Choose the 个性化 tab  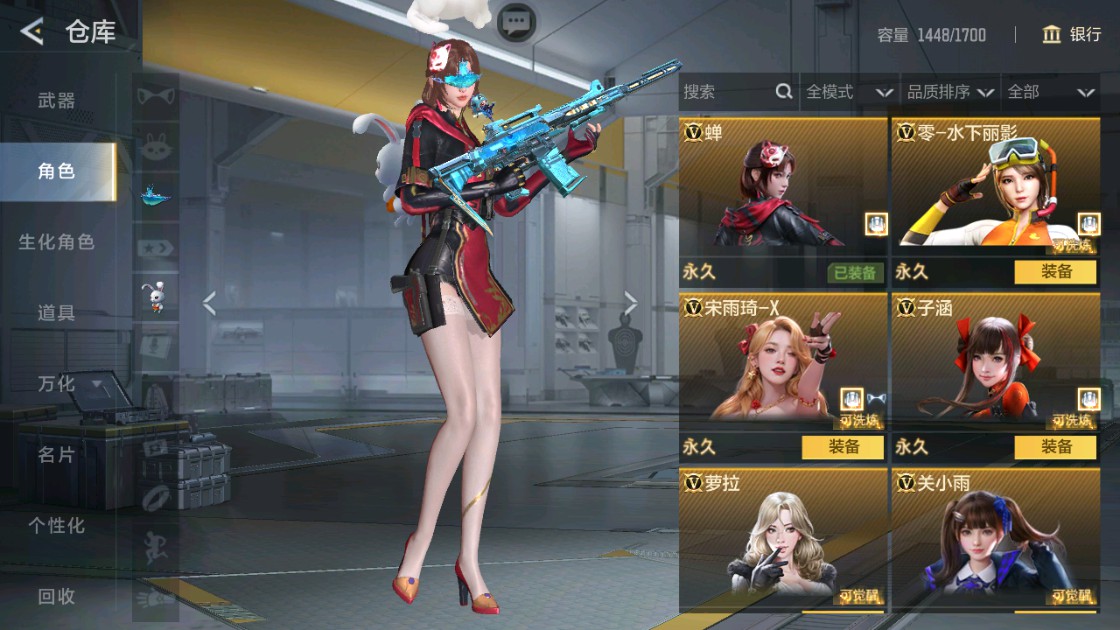(x=56, y=526)
